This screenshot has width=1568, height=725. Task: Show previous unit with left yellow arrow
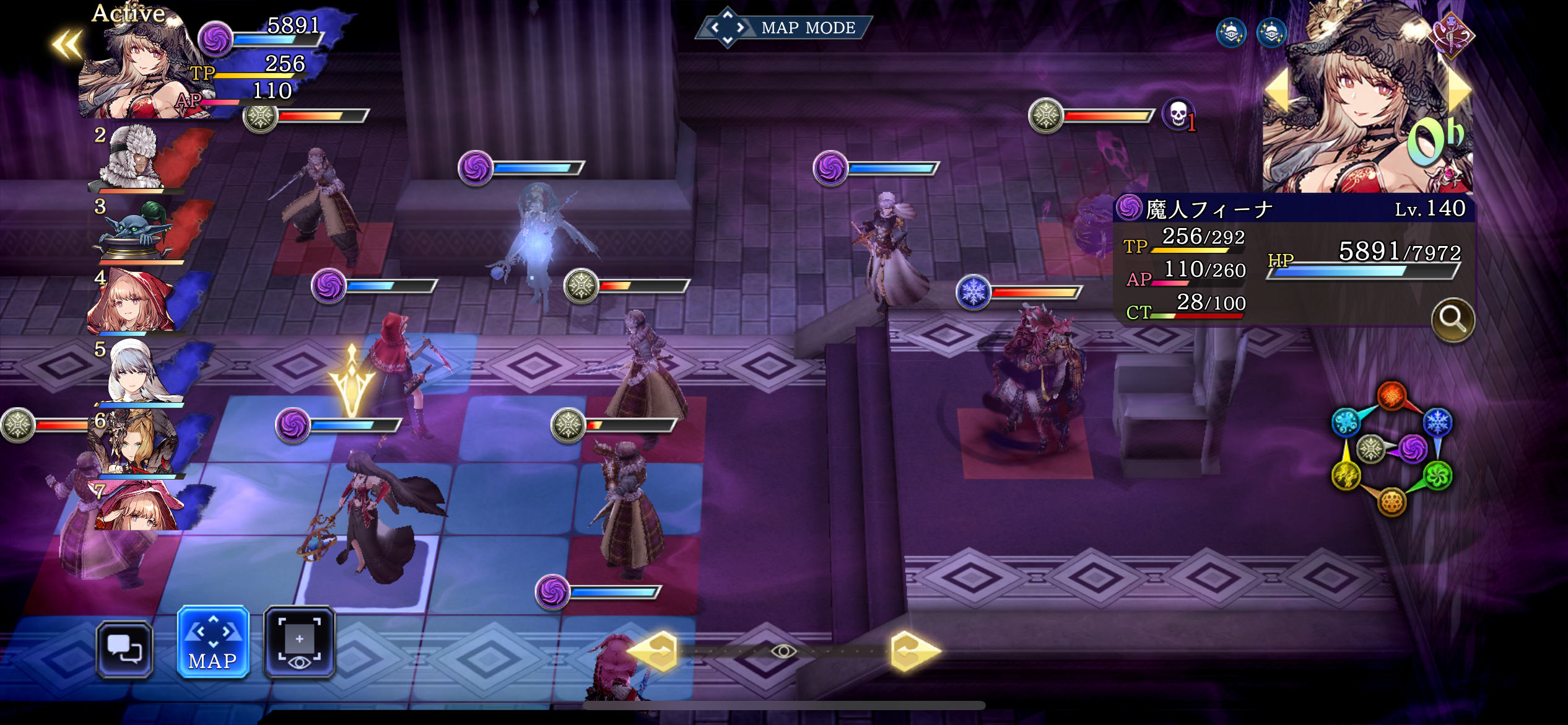[x=1276, y=91]
